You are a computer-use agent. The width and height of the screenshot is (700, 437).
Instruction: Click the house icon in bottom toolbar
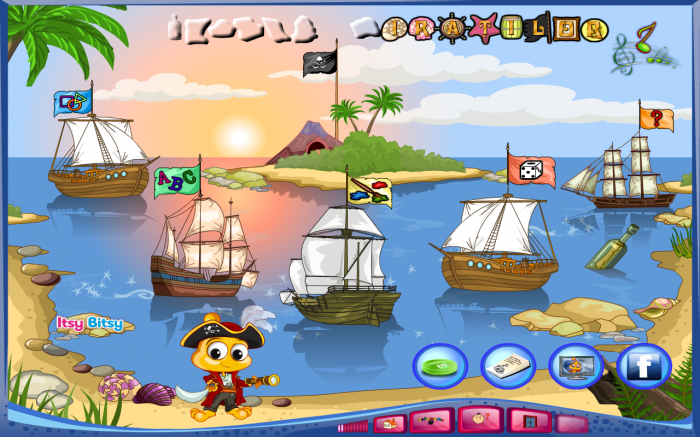tap(391, 424)
